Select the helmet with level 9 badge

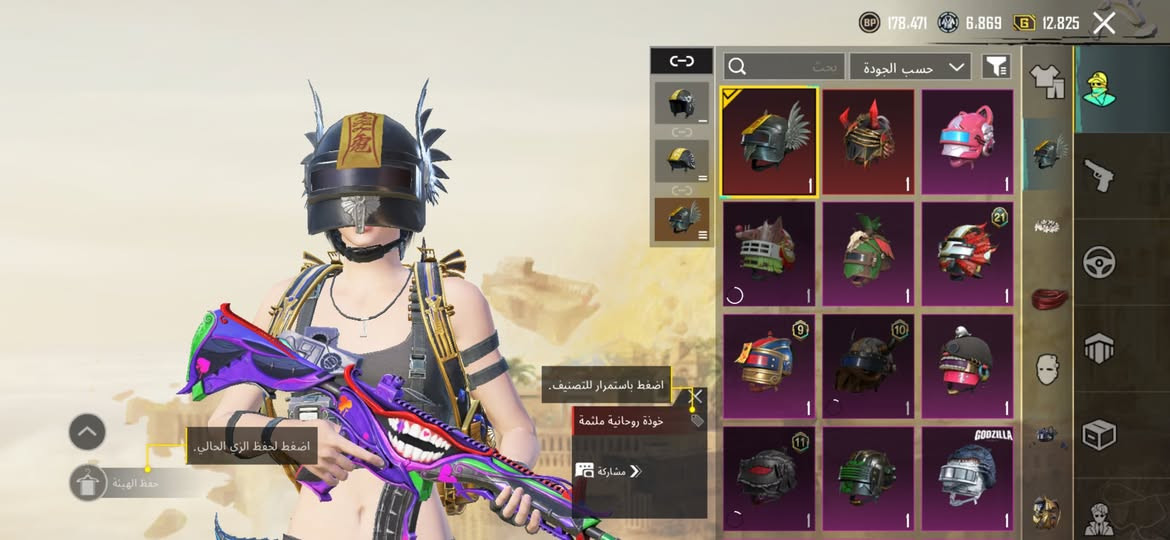click(768, 366)
